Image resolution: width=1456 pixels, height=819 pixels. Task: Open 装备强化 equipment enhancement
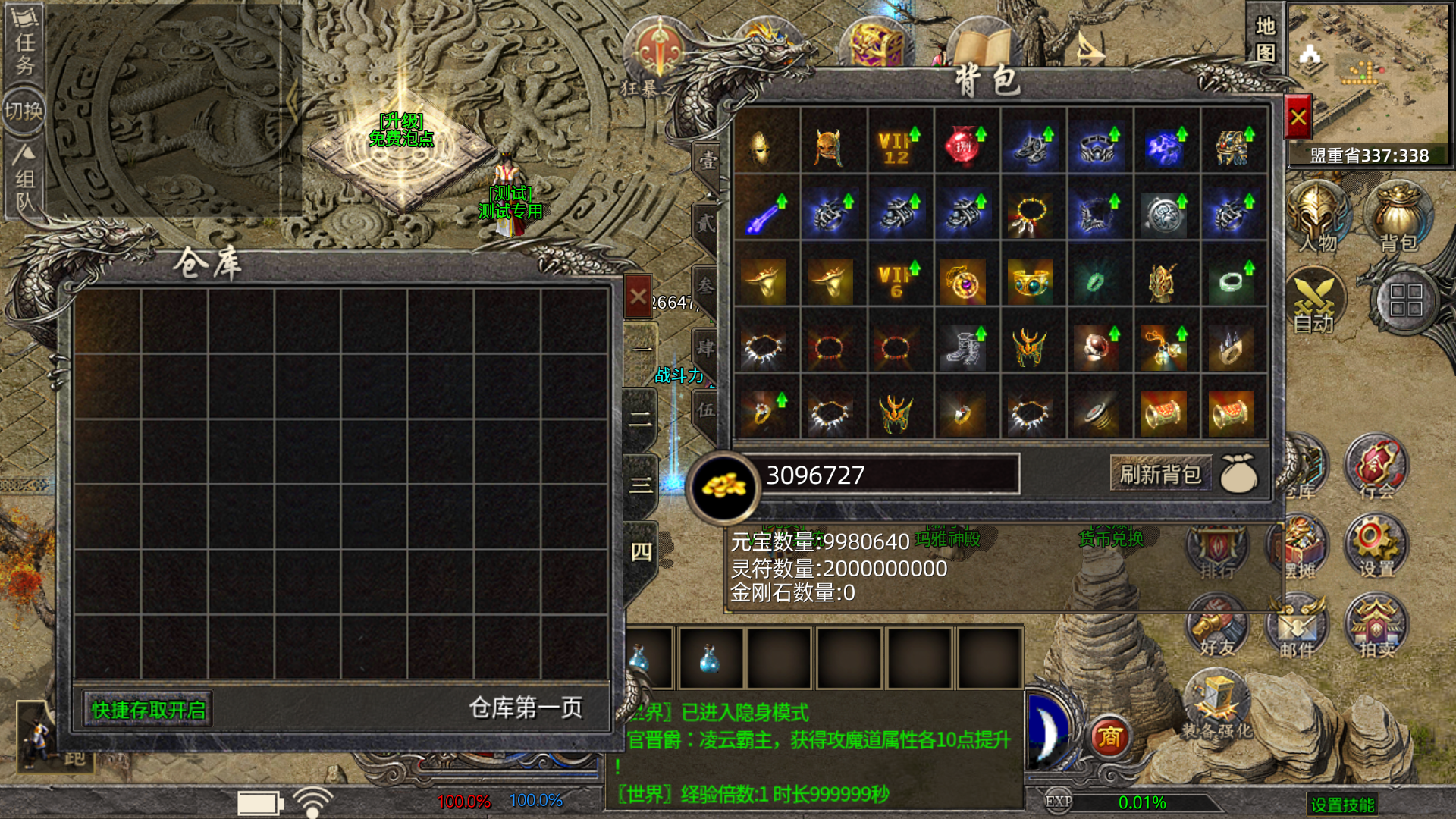[x=1216, y=705]
